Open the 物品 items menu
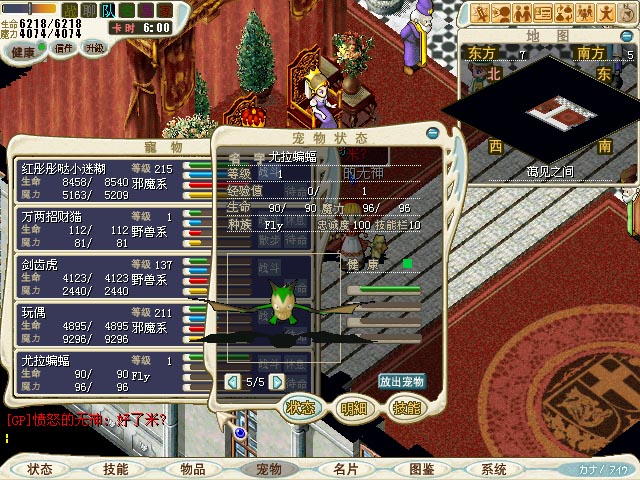This screenshot has height=480, width=640. point(192,468)
